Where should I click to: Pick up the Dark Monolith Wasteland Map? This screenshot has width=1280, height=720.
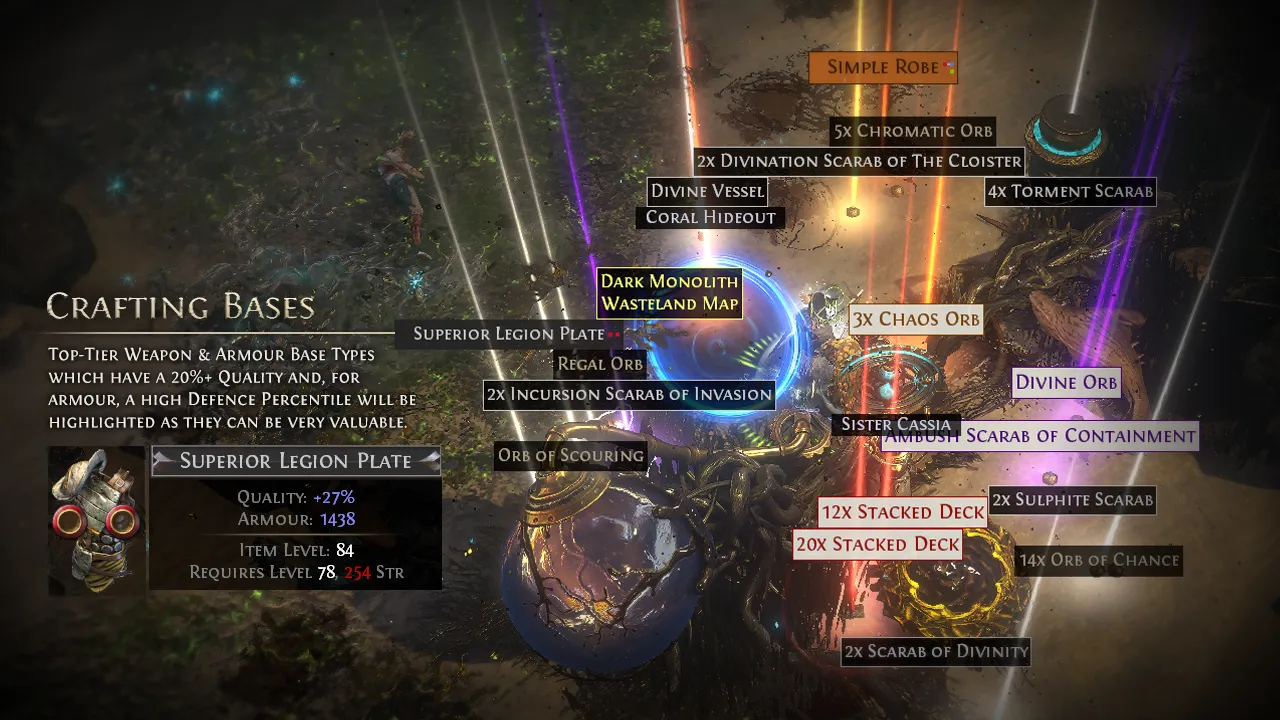click(669, 293)
